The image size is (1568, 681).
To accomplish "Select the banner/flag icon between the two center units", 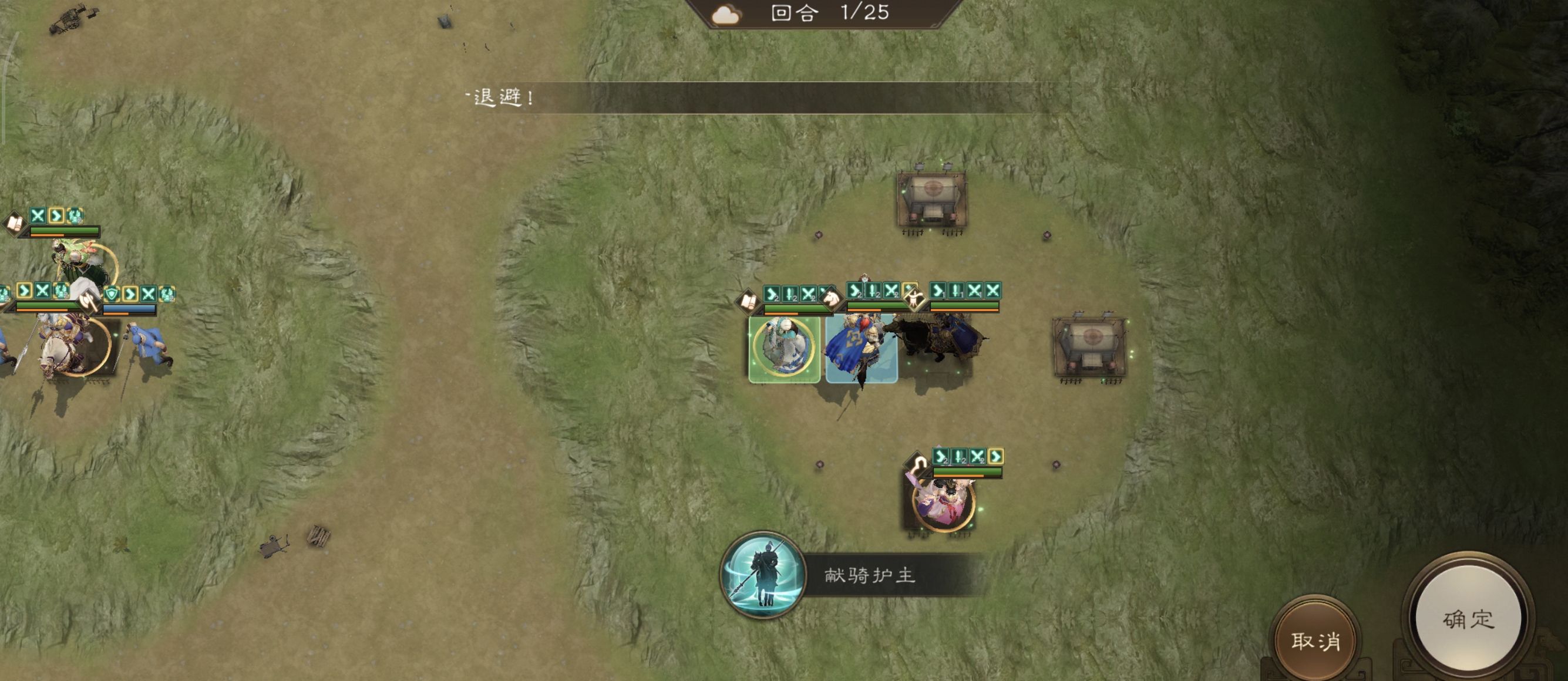I will click(x=914, y=299).
